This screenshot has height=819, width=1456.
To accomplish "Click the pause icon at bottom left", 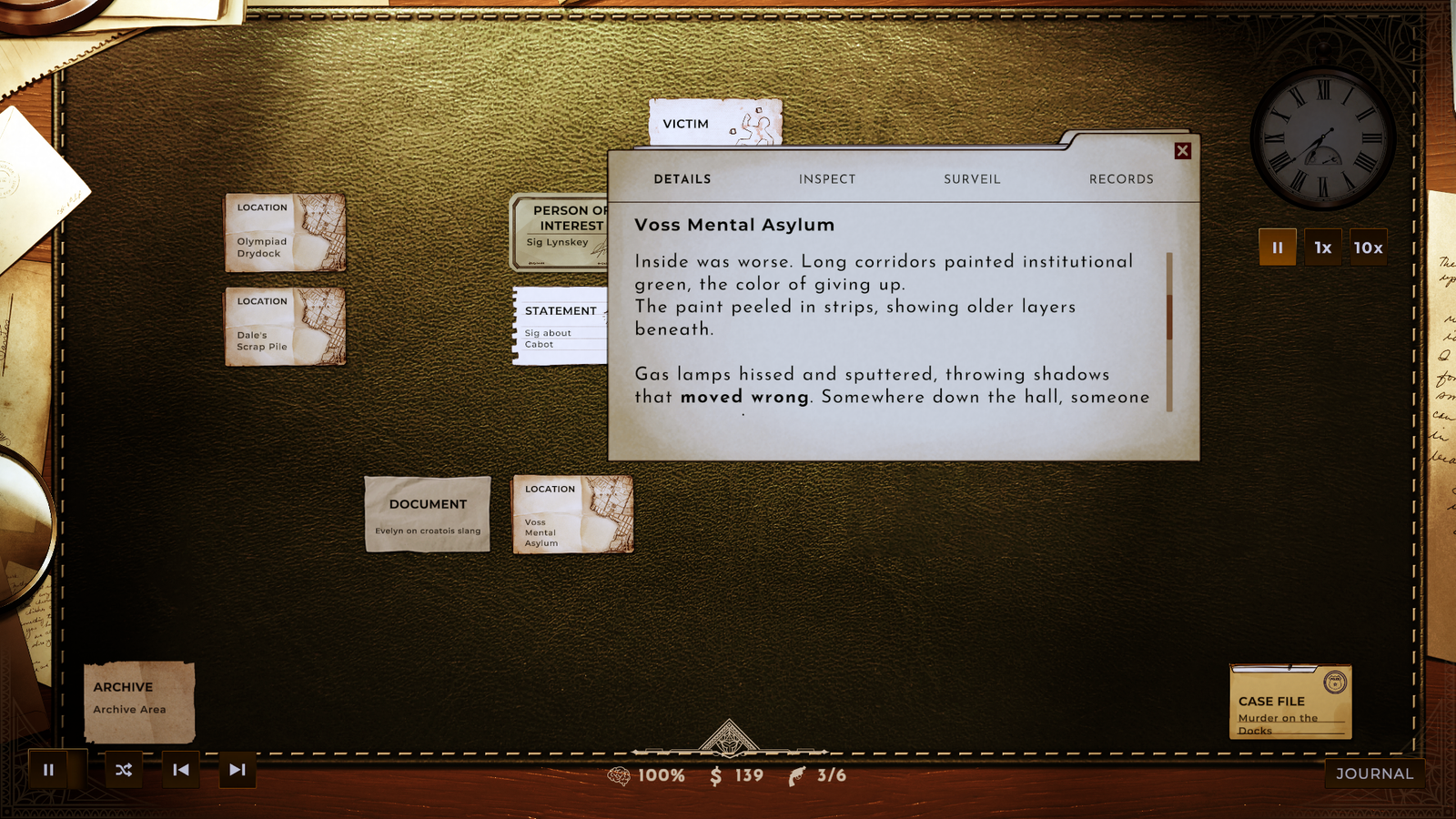I will (x=48, y=770).
